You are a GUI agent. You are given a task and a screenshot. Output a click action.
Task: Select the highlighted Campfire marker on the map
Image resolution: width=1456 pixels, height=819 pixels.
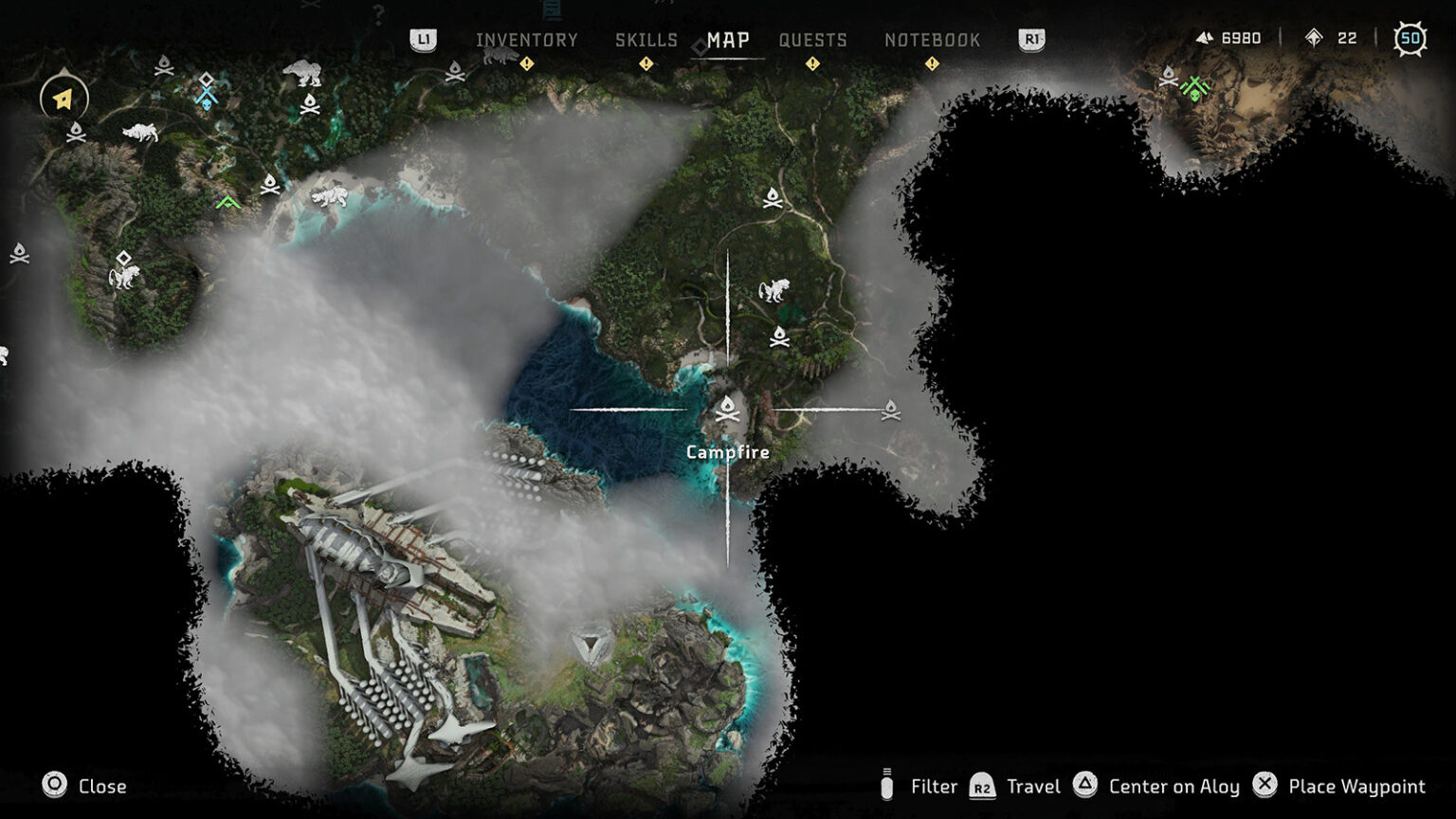click(726, 408)
